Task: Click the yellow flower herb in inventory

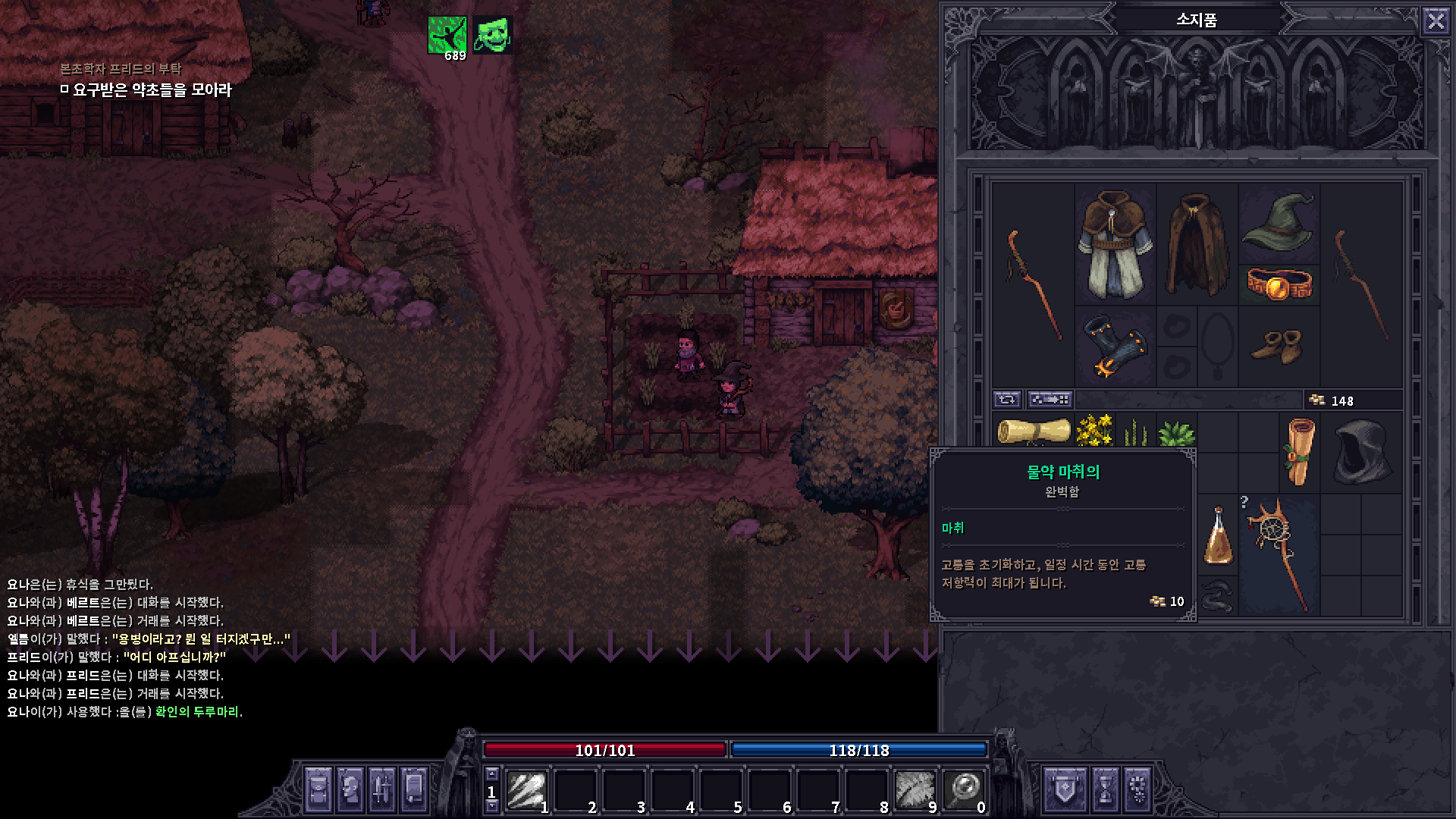Action: (x=1094, y=430)
